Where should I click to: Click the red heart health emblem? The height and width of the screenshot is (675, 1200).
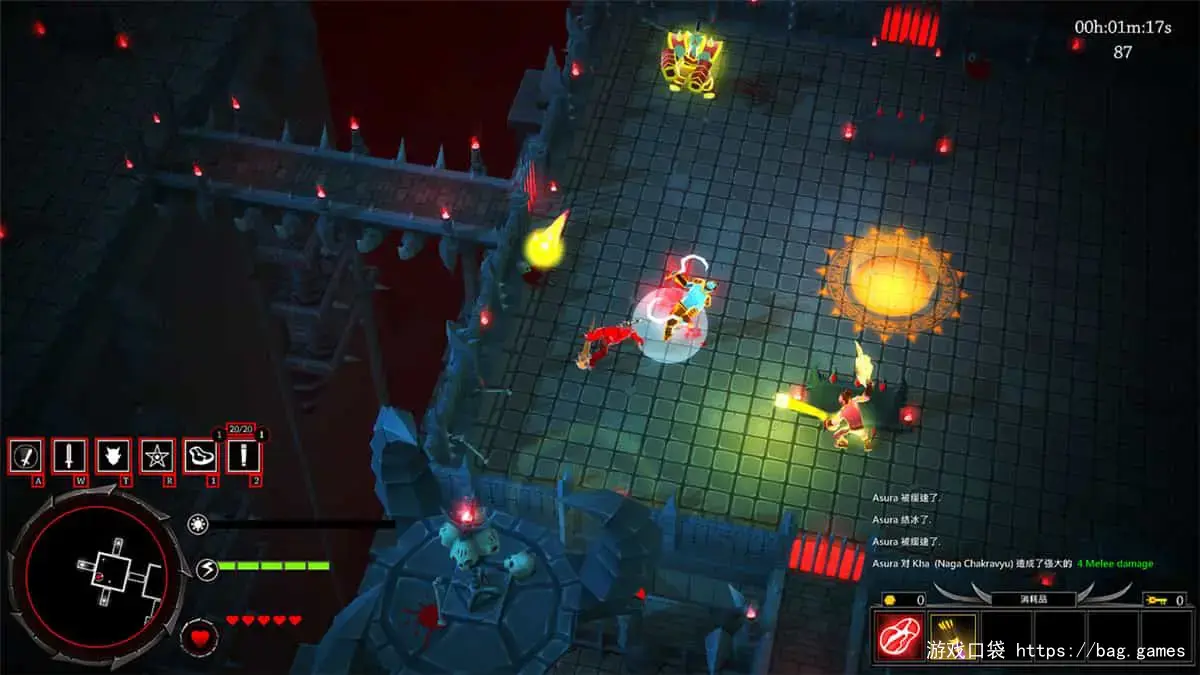[x=200, y=635]
